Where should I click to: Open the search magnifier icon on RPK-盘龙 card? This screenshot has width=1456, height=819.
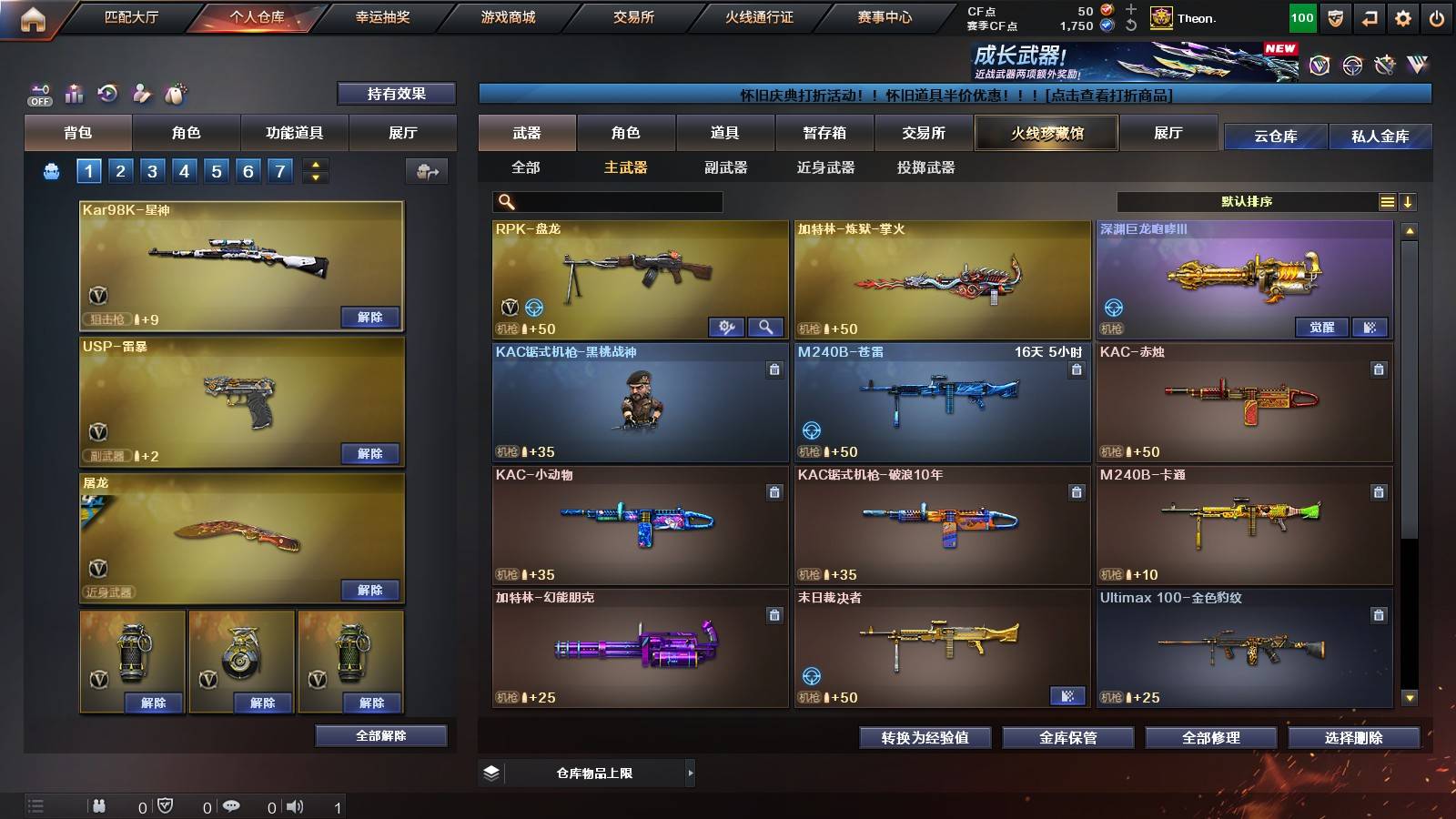(x=767, y=327)
